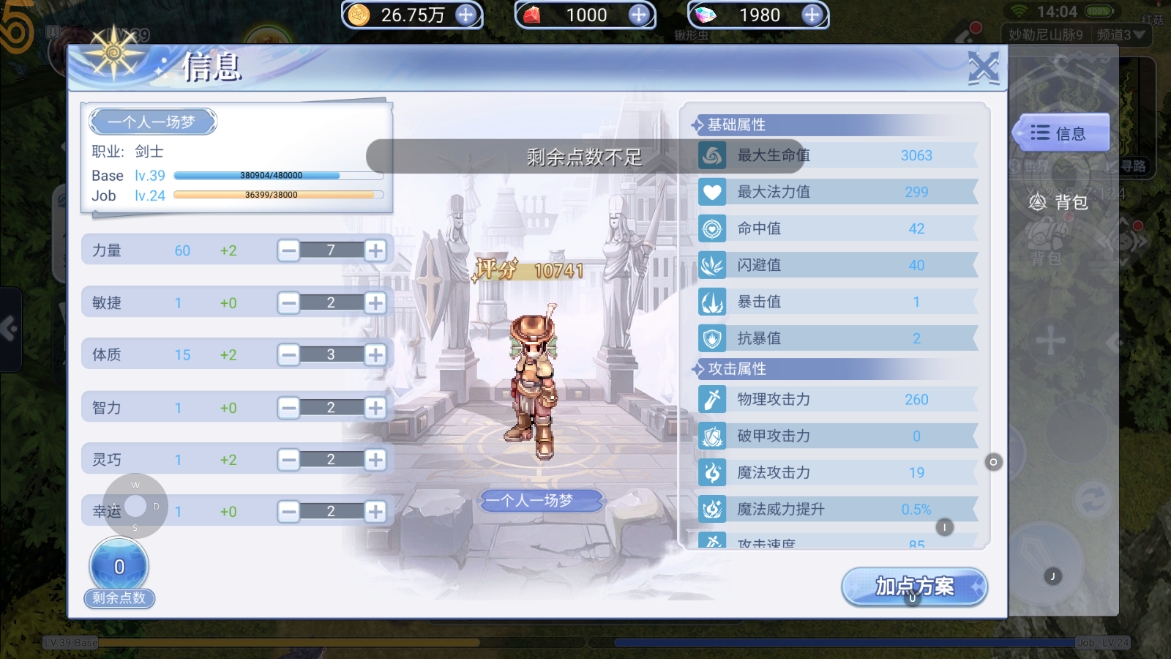1171x659 pixels.
Task: Remove a point from 敏捷 agility
Action: pyautogui.click(x=289, y=302)
